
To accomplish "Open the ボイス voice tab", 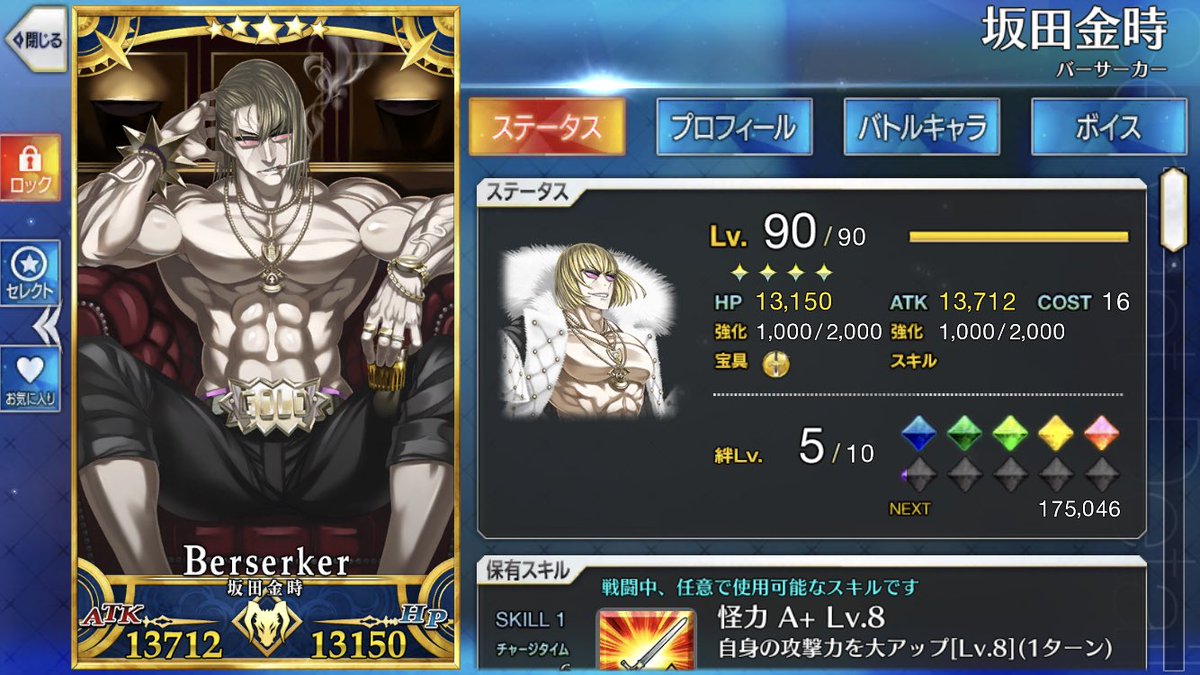I will [x=1109, y=127].
